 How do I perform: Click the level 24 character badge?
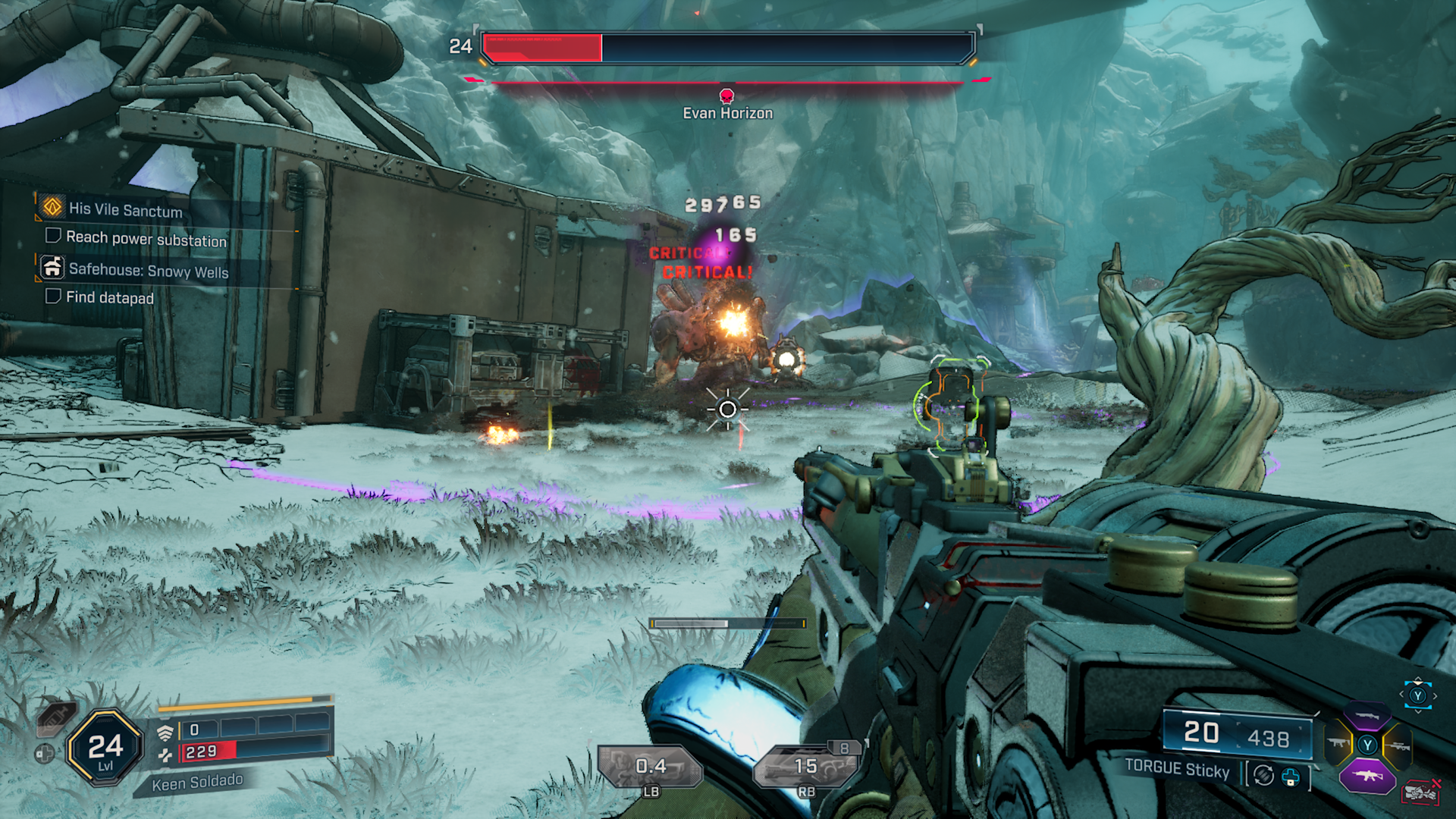(x=105, y=748)
